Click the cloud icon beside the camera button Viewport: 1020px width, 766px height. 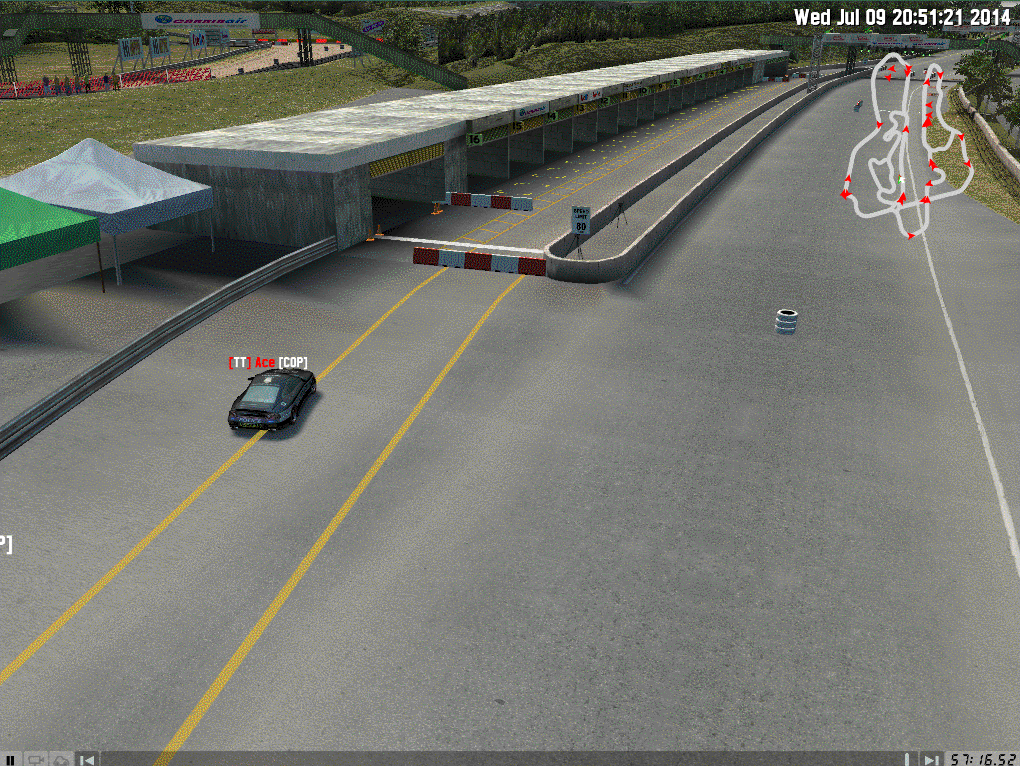pyautogui.click(x=61, y=759)
